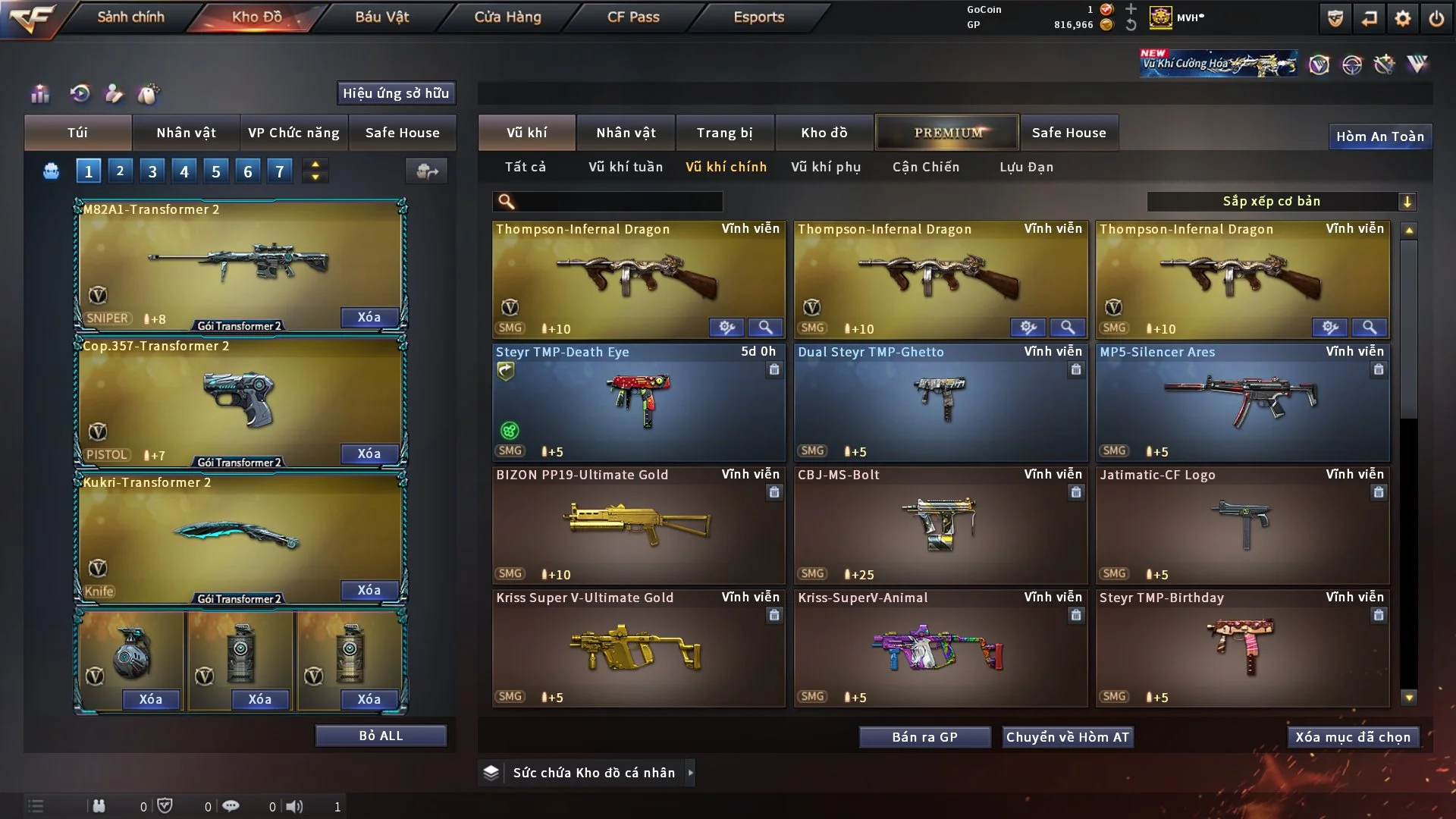1456x819 pixels.
Task: Show the Cận Chiến melee category
Action: [925, 167]
